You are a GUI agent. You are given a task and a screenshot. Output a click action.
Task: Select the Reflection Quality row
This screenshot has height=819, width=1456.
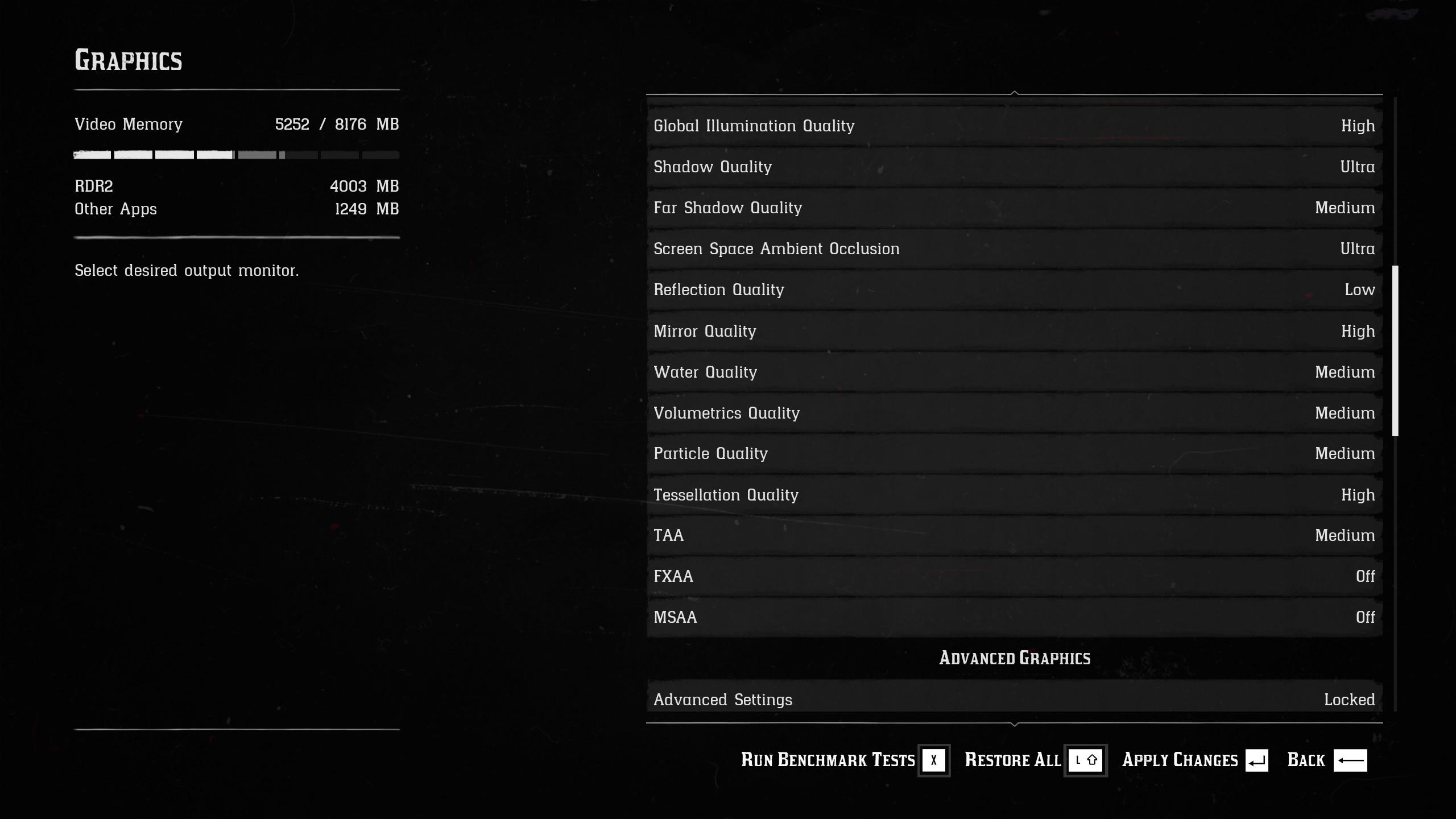tap(1014, 289)
